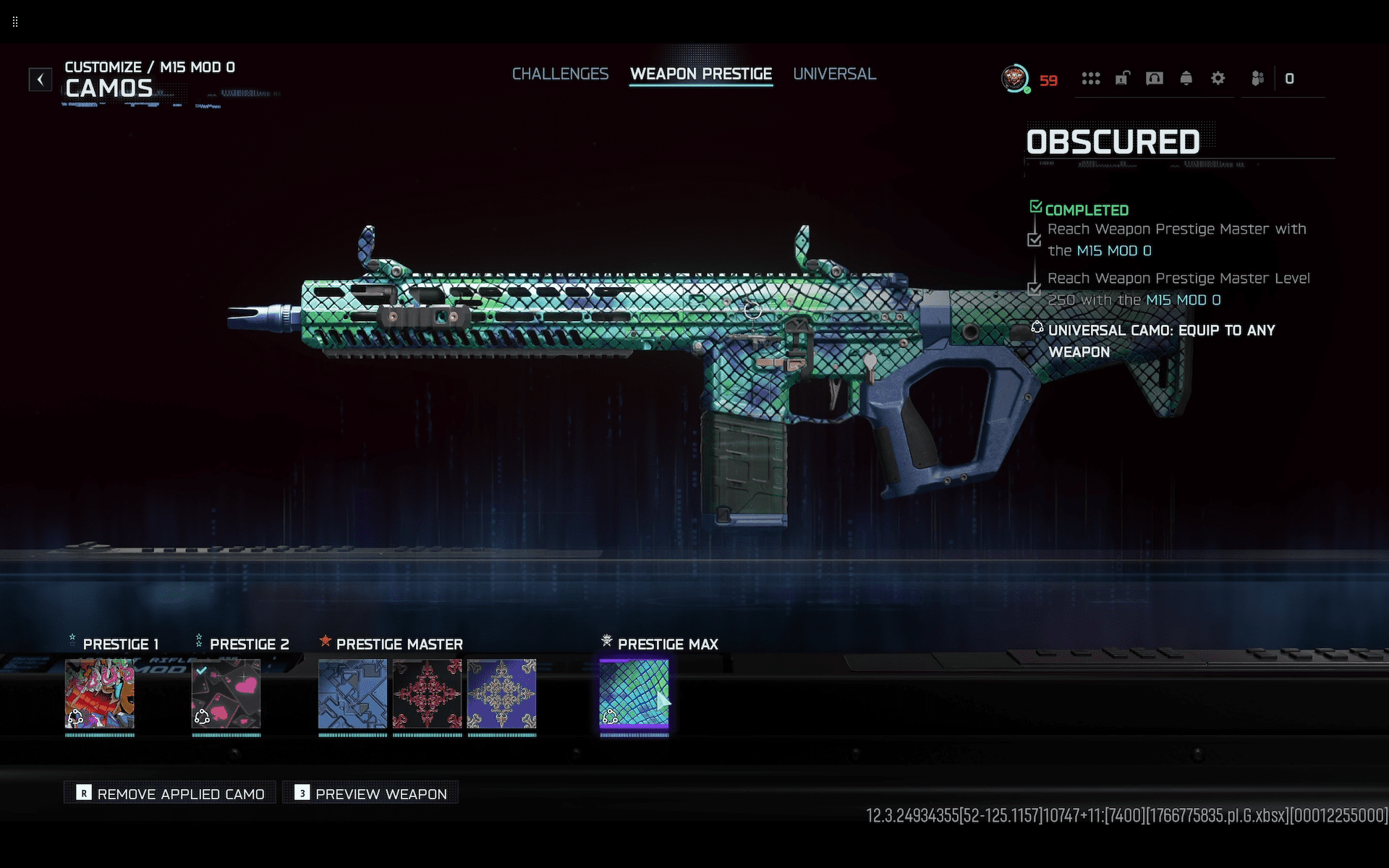The image size is (1389, 868).
Task: Select the red ornate Prestige Master camo
Action: pos(427,693)
